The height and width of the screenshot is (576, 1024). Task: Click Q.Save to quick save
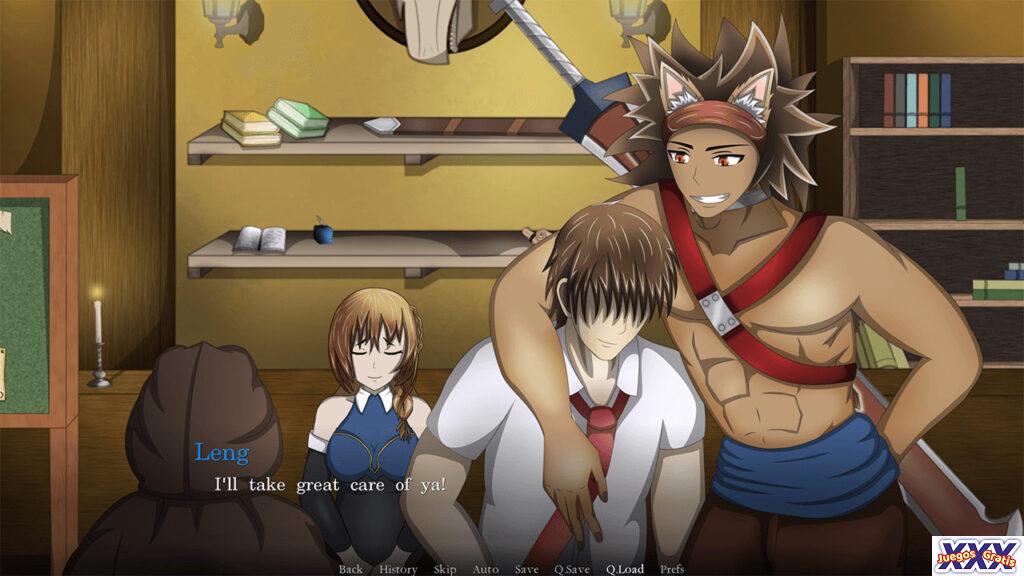click(572, 569)
